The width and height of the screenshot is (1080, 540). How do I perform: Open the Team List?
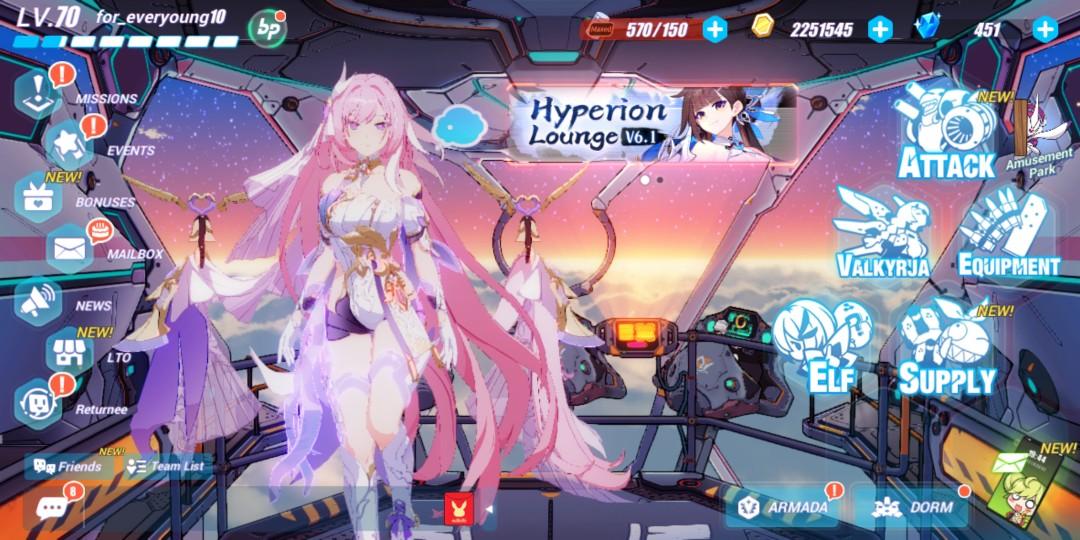[x=166, y=466]
